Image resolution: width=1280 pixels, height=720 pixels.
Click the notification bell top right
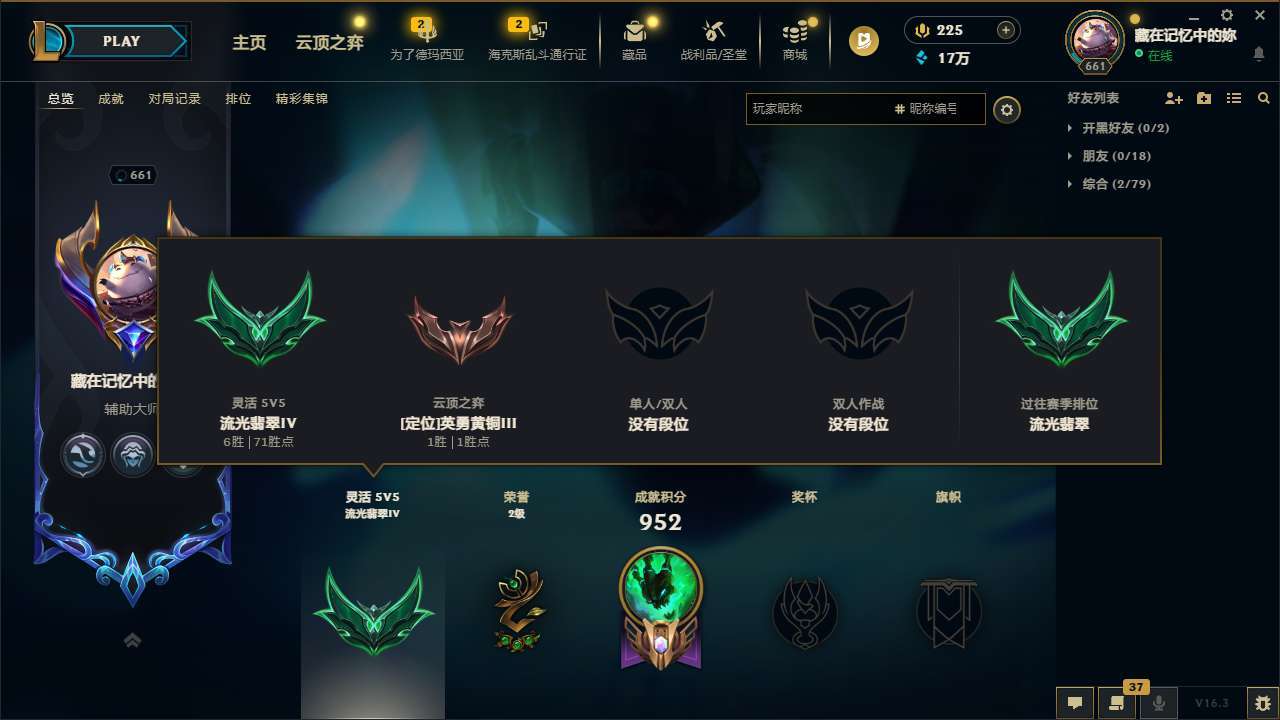coord(1259,55)
